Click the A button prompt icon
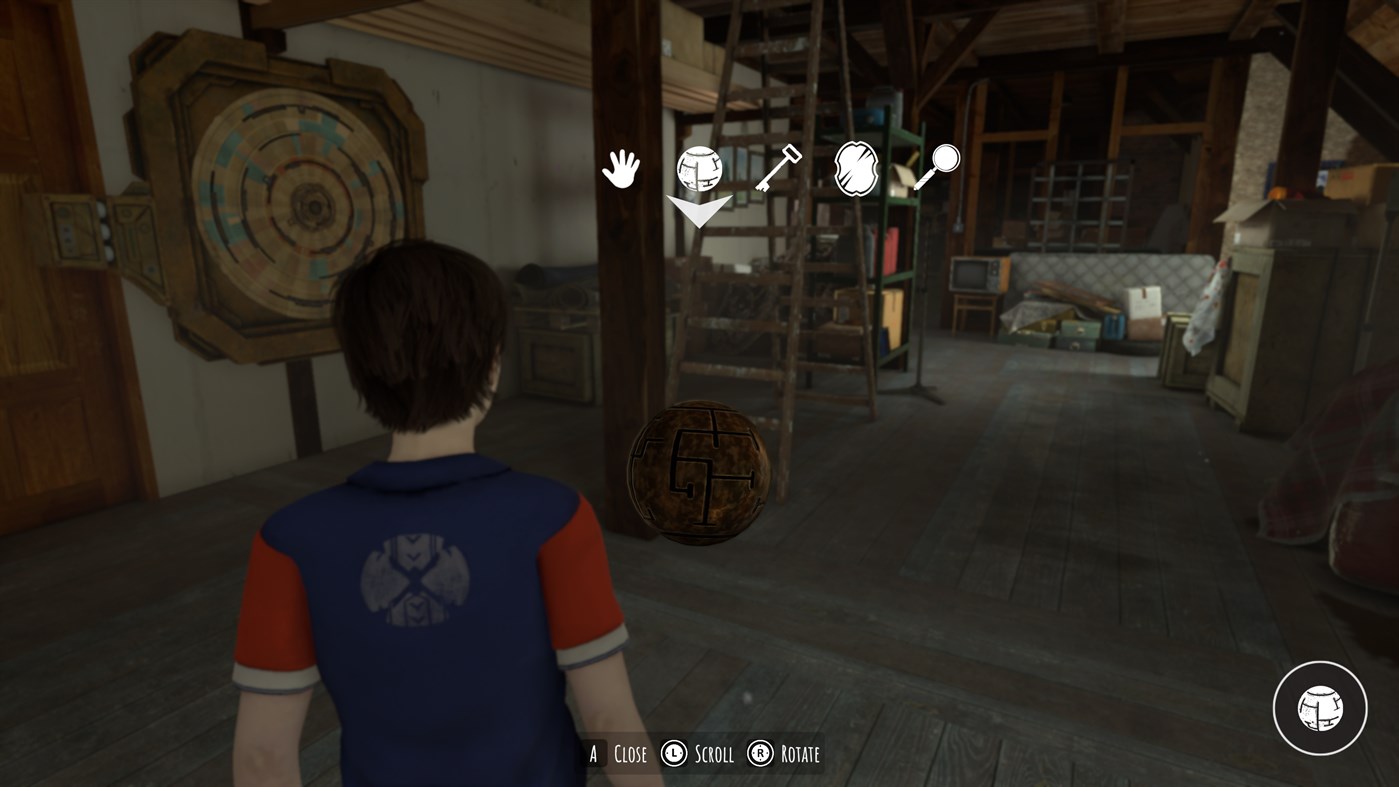The height and width of the screenshot is (787, 1399). coord(594,753)
